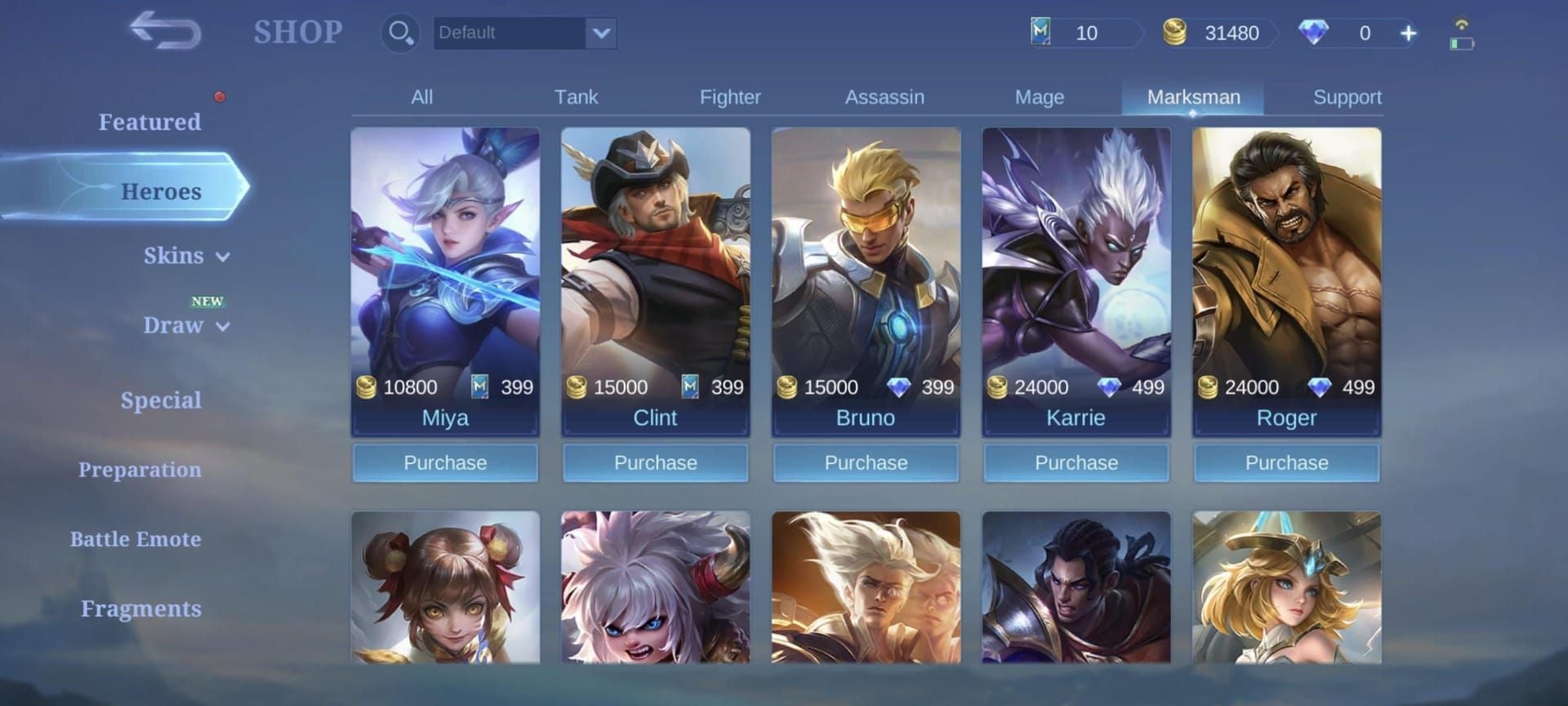Purchase the hero Clint
The image size is (1568, 706).
(x=655, y=462)
